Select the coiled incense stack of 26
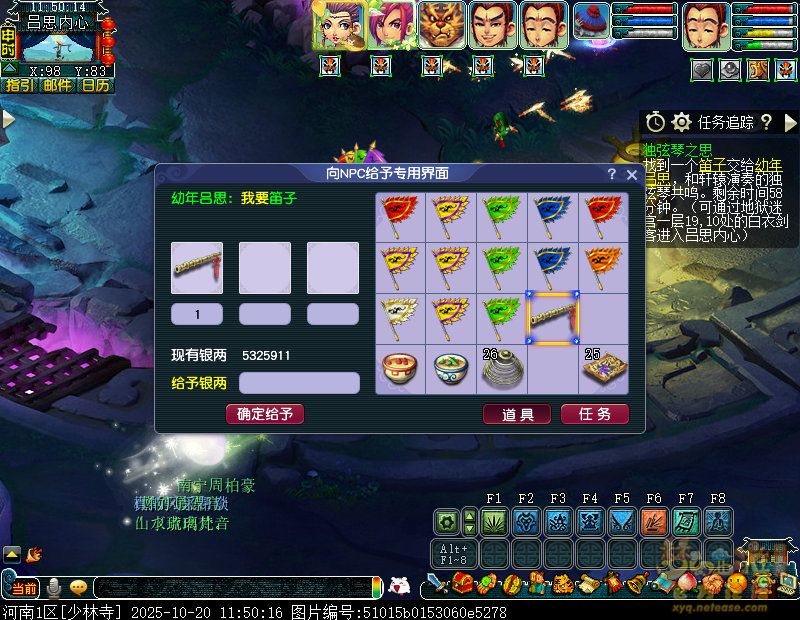The image size is (800, 620). [502, 369]
